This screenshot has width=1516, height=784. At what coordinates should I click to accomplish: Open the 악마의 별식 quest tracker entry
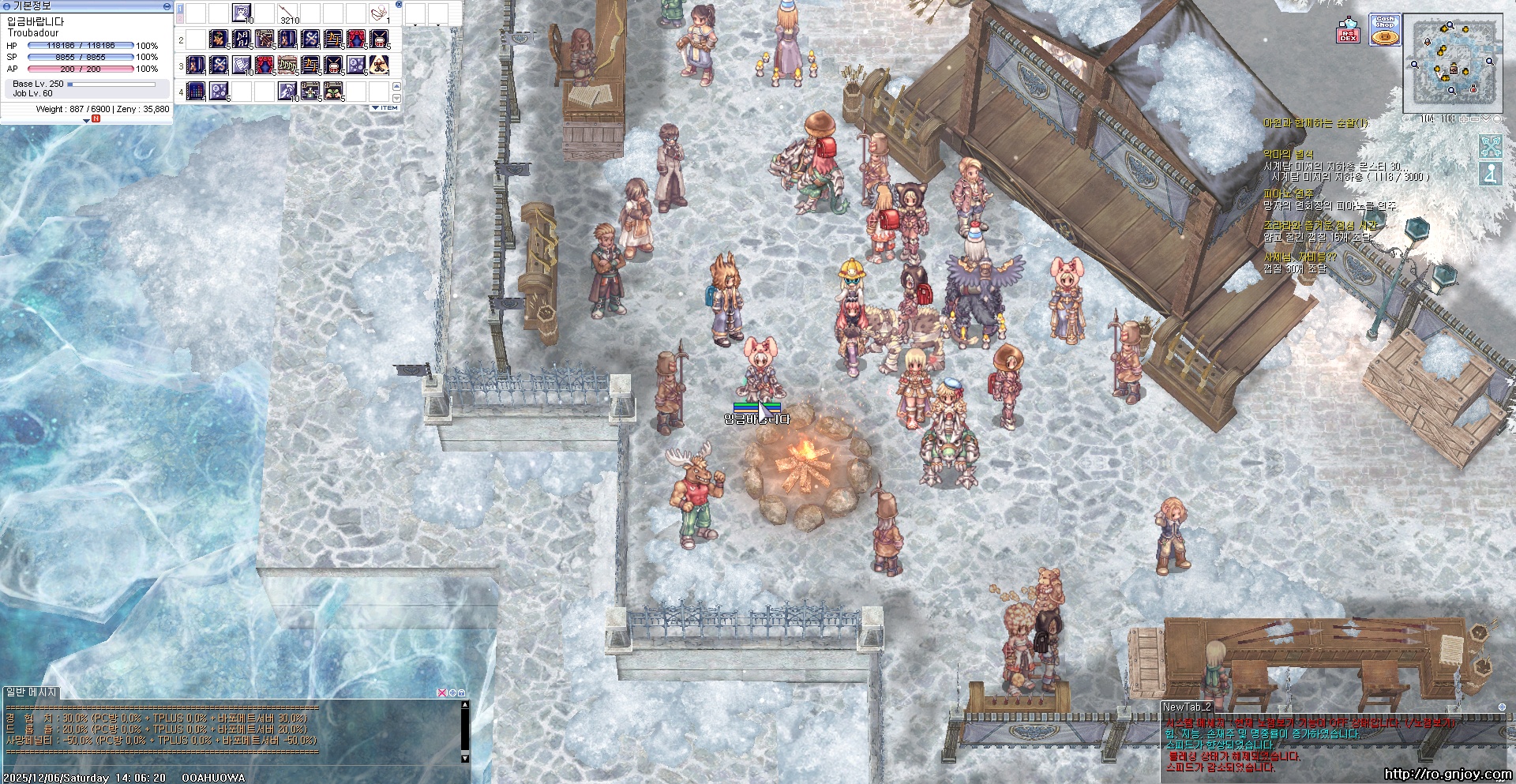[1288, 155]
